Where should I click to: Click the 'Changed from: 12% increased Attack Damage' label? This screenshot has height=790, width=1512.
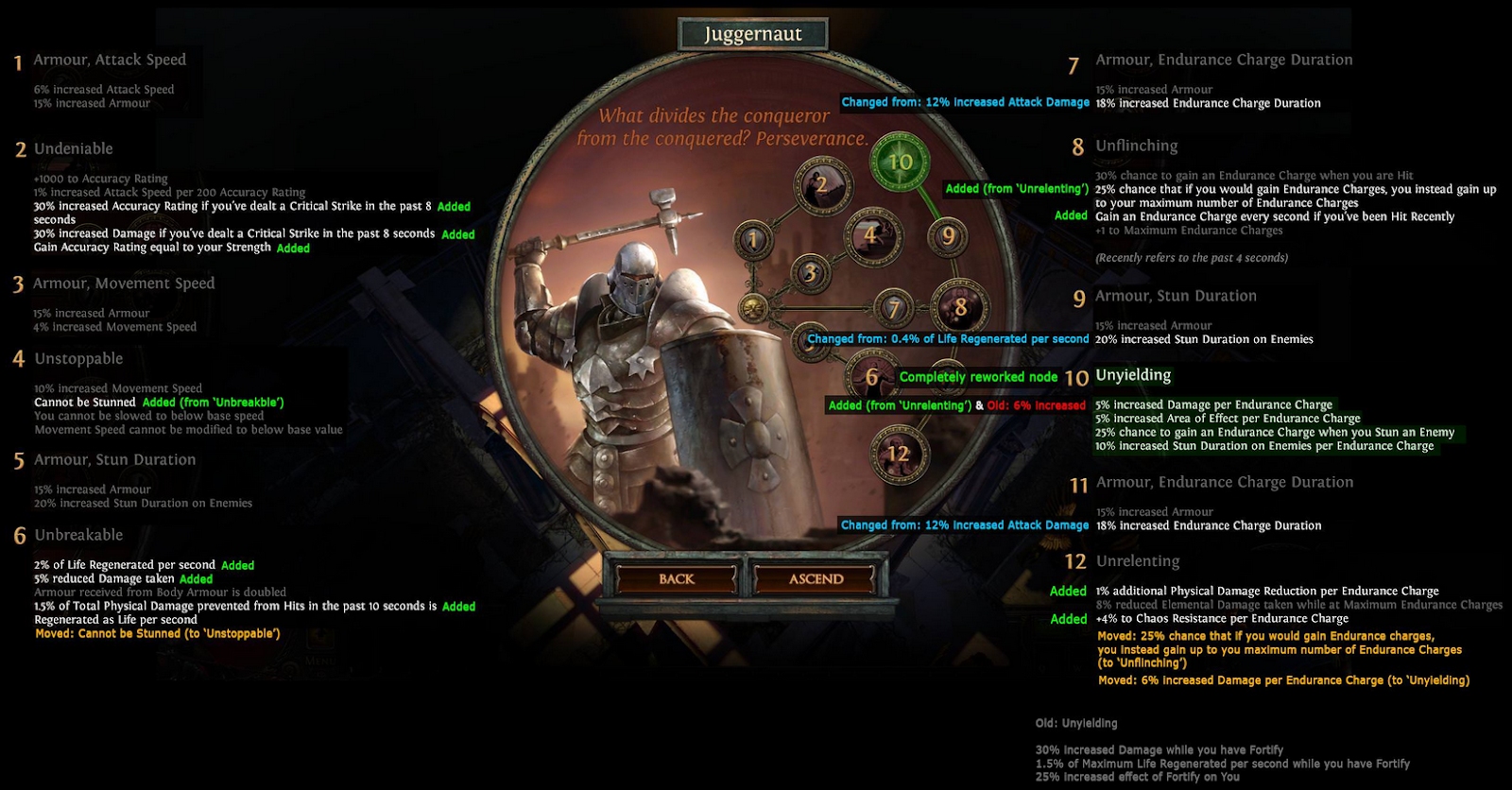coord(966,102)
